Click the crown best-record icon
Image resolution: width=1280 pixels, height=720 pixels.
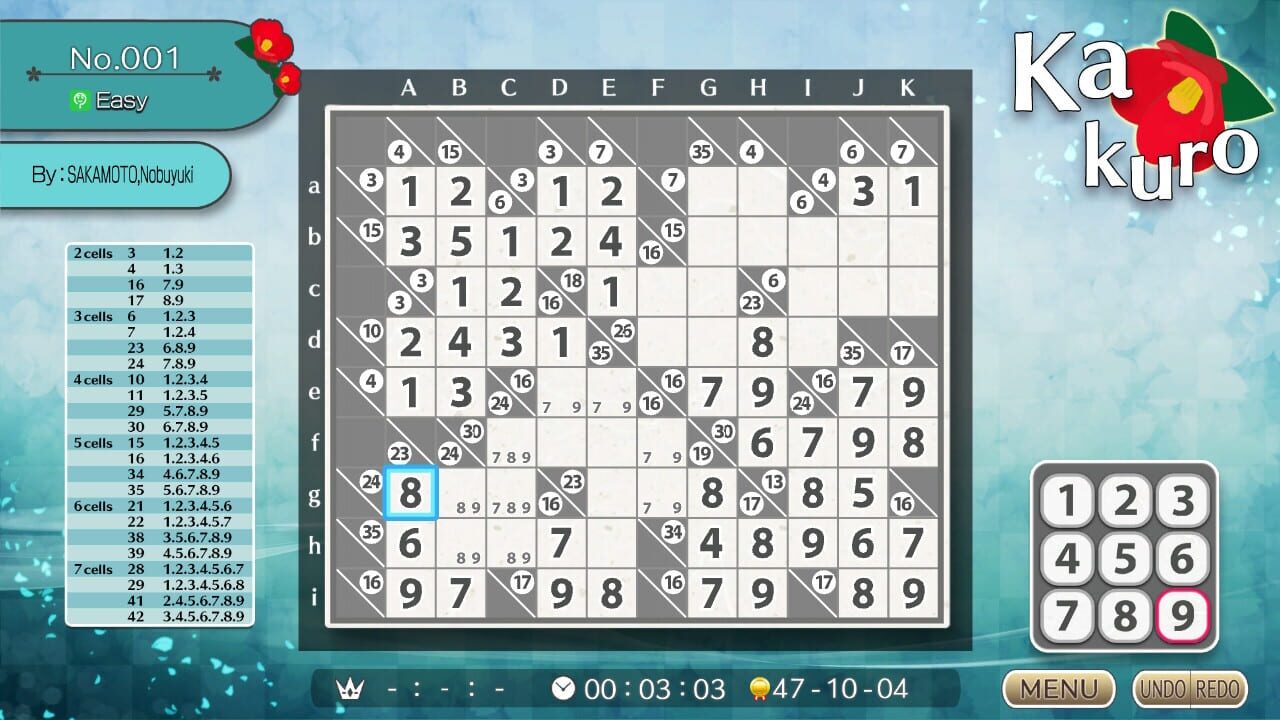coord(350,688)
